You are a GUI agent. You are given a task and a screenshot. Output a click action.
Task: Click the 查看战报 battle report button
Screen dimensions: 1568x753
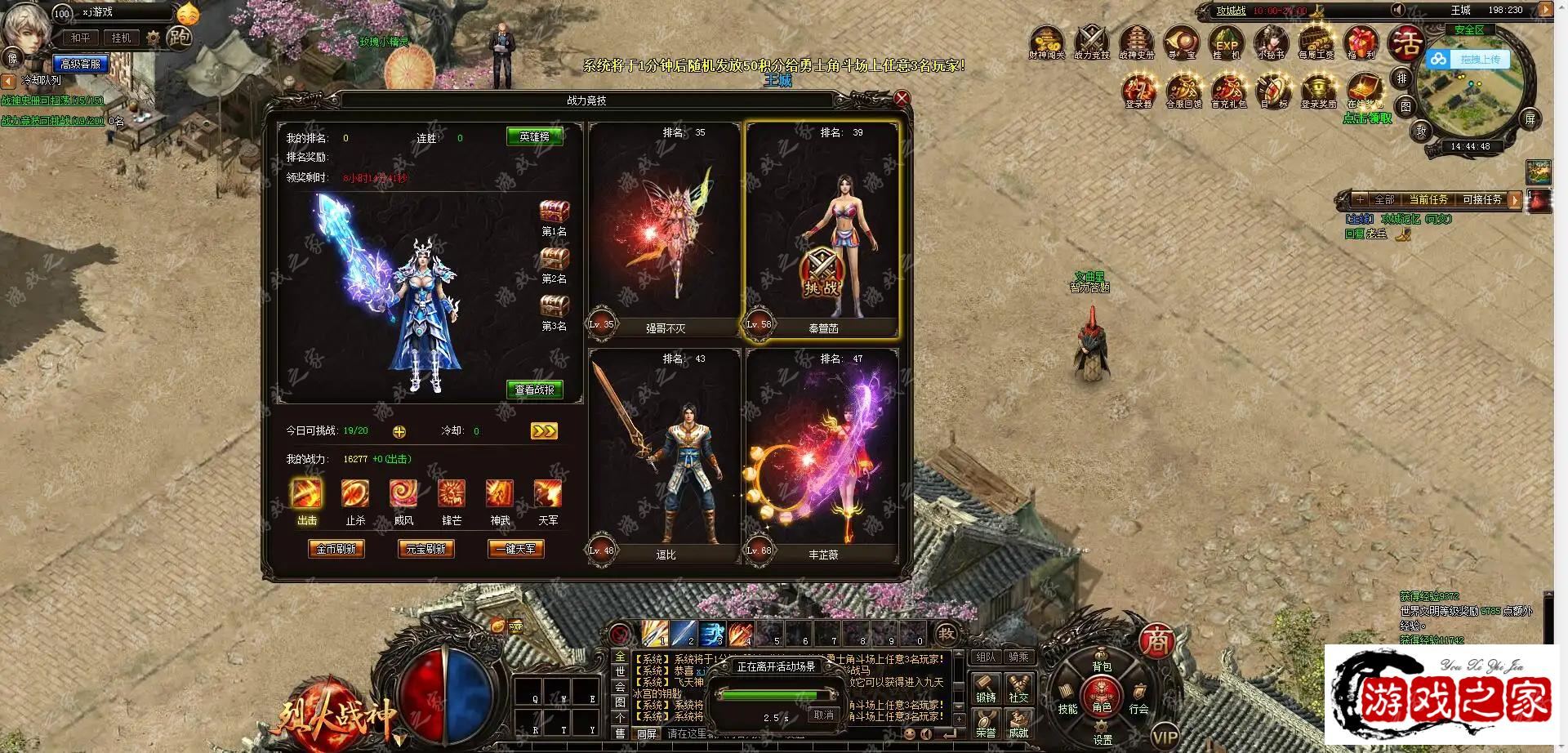(x=534, y=390)
